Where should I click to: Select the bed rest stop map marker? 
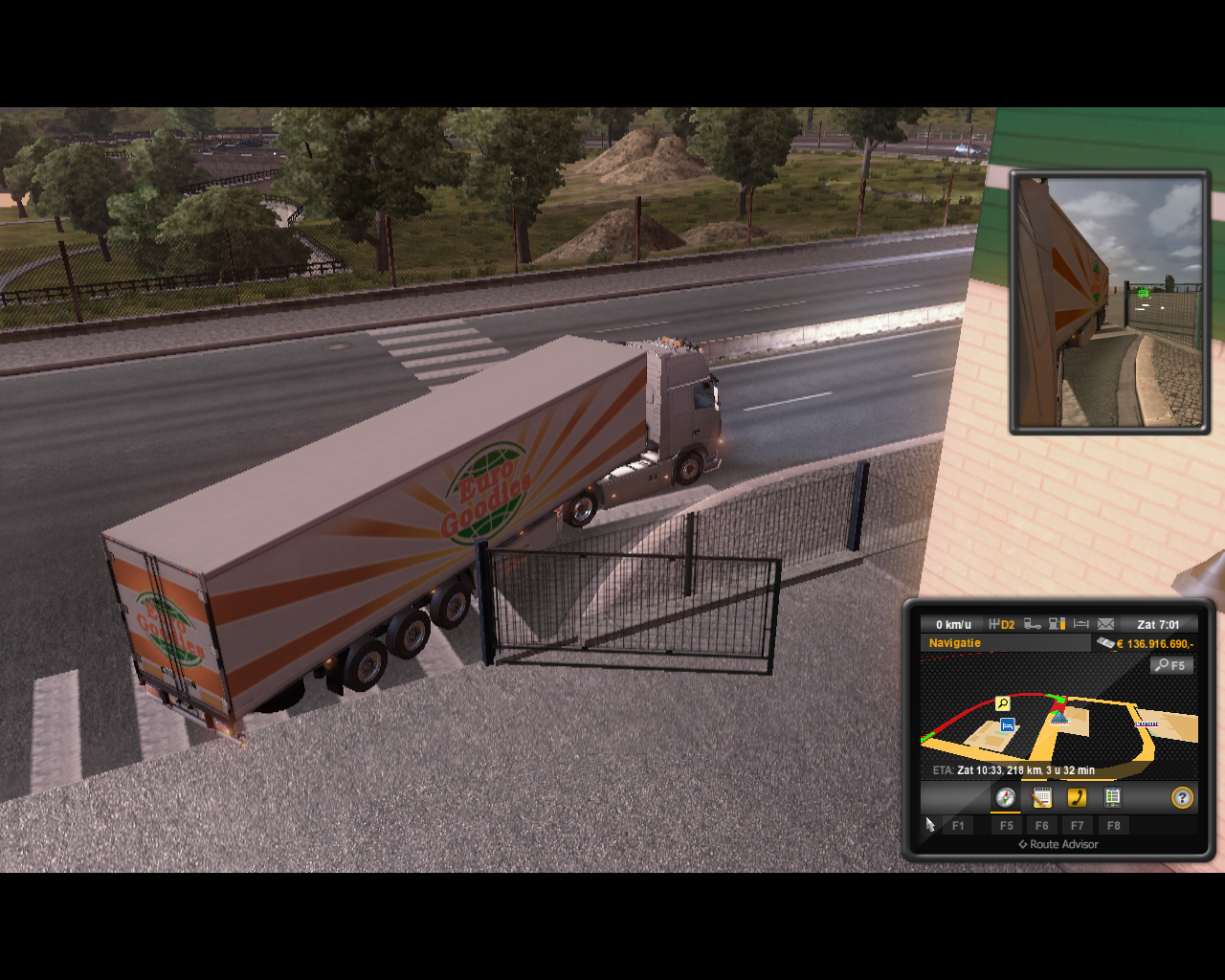tap(1007, 725)
